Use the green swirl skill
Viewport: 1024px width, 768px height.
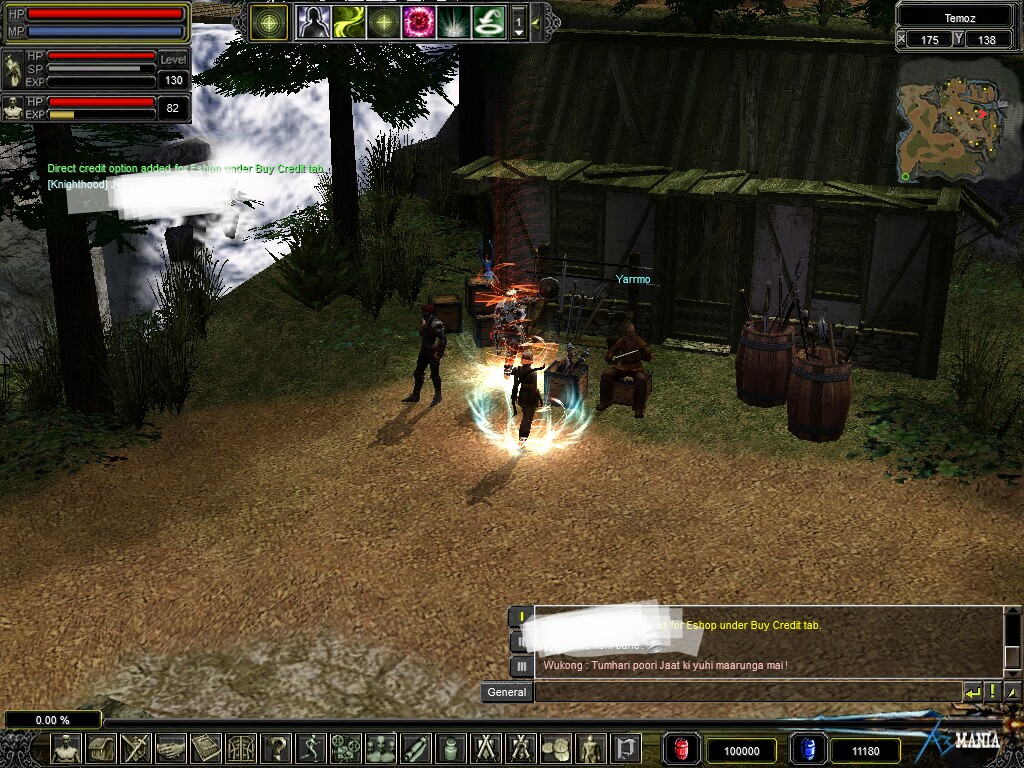coord(348,22)
